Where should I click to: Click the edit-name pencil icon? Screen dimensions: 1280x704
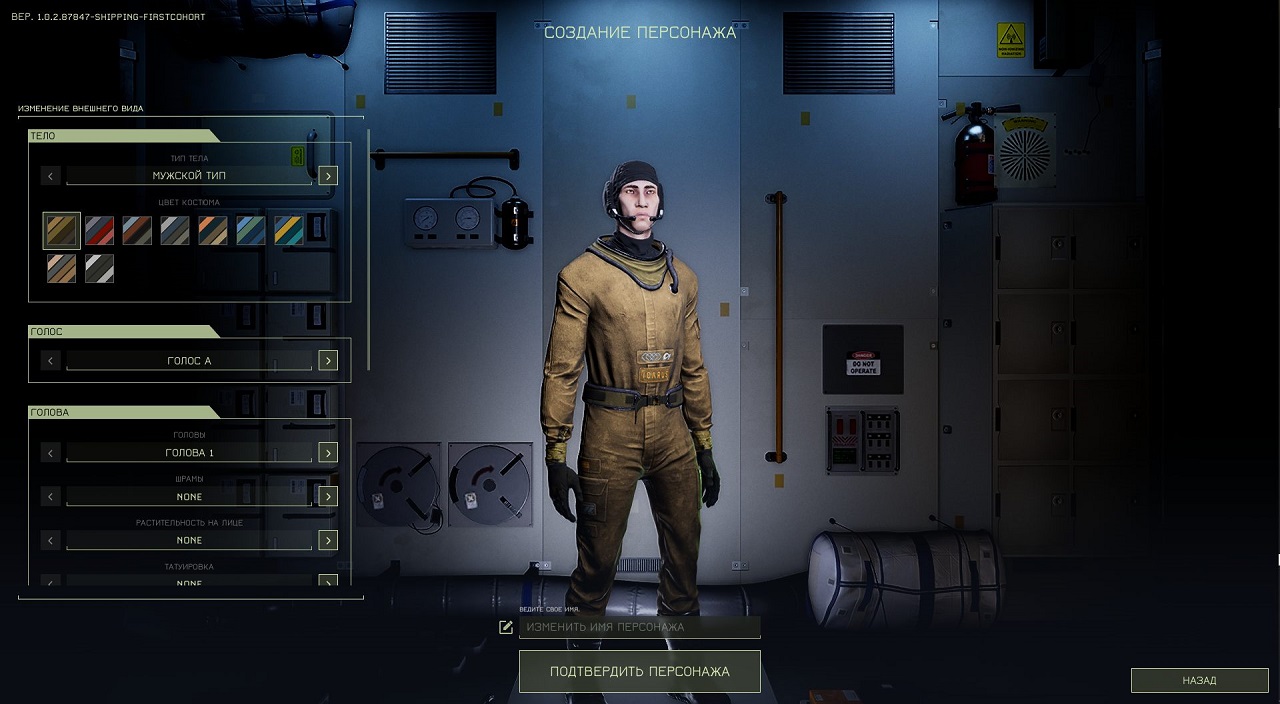[506, 627]
